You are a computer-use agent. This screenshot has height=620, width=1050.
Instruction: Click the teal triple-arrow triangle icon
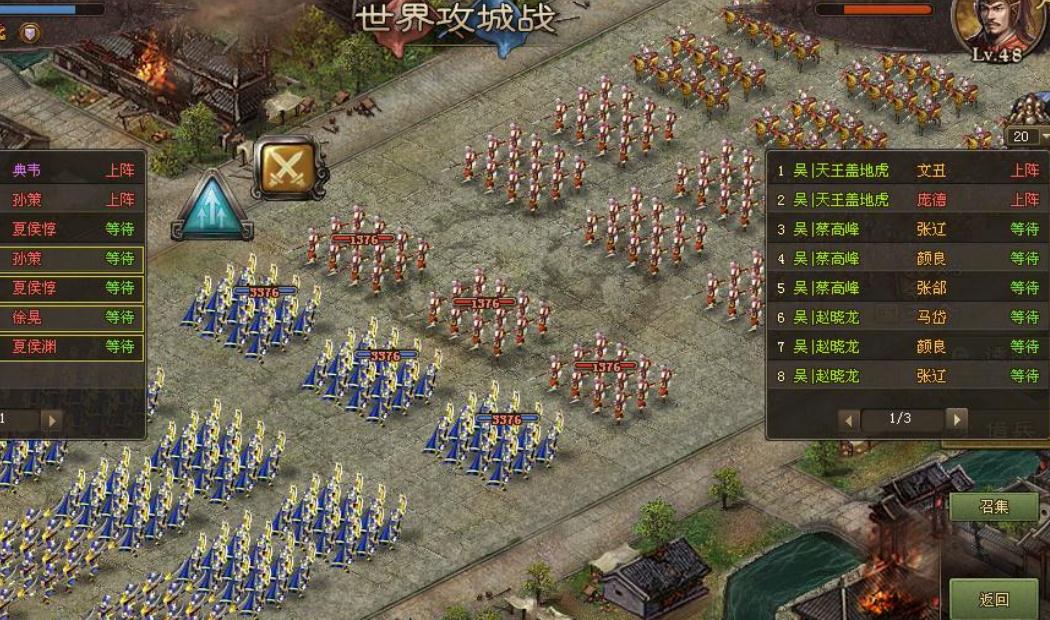212,207
